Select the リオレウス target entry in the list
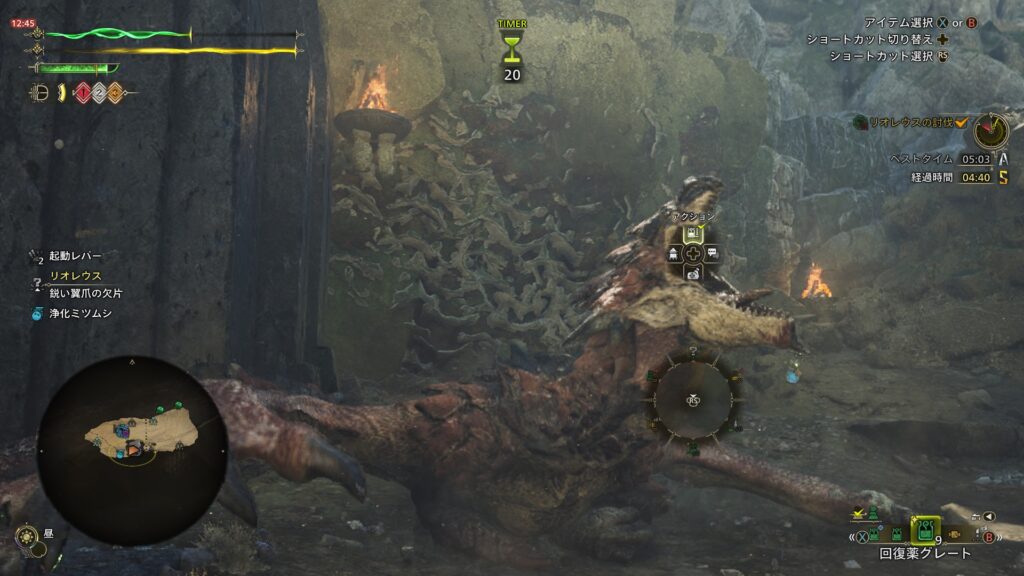 pyautogui.click(x=75, y=276)
